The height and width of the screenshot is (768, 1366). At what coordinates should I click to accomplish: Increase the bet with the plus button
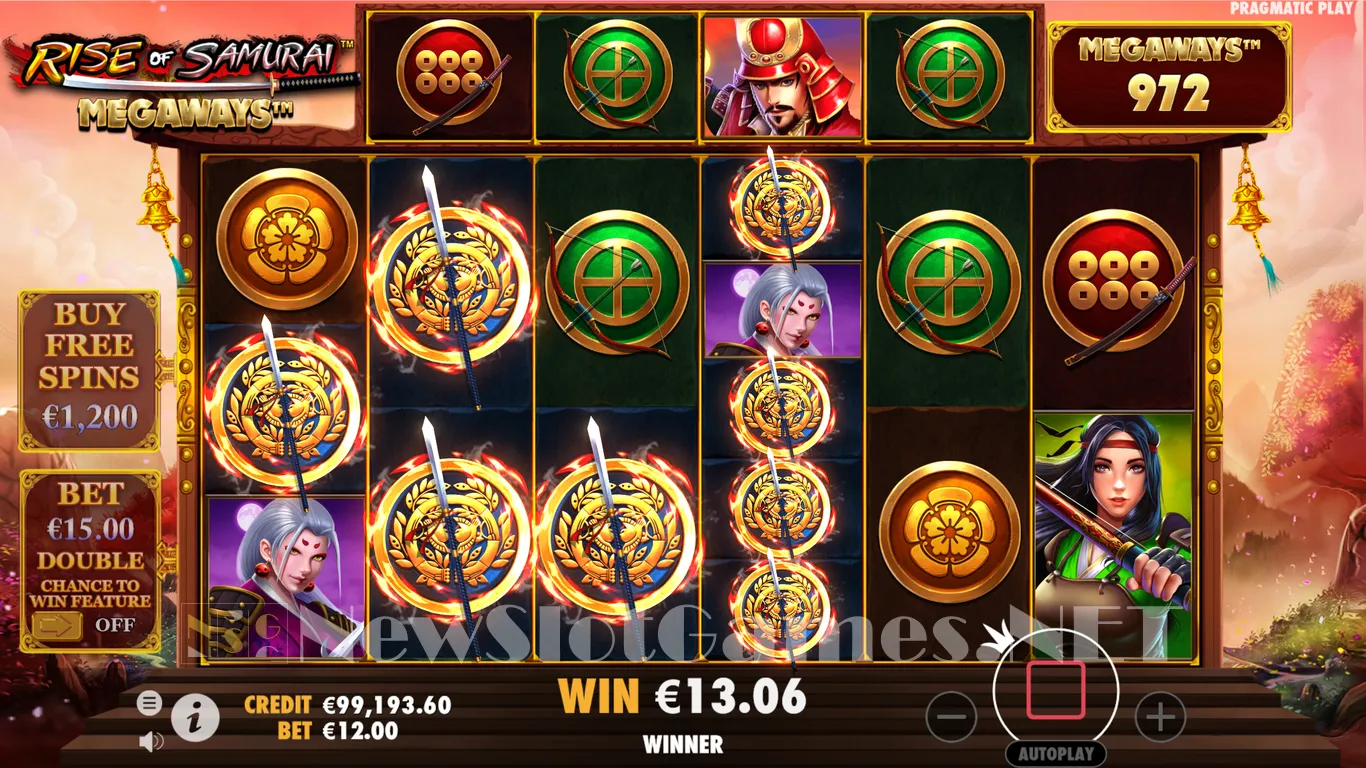point(1160,717)
